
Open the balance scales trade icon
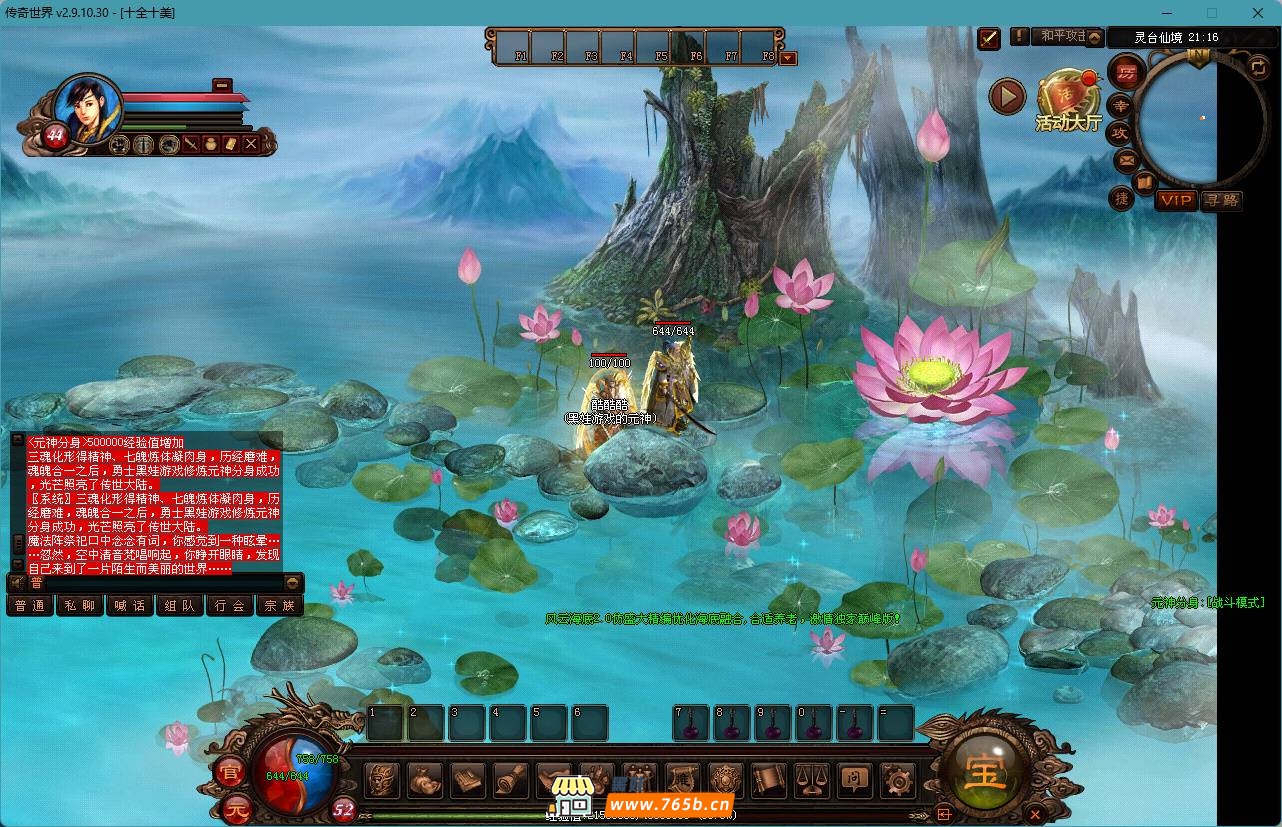(x=812, y=779)
